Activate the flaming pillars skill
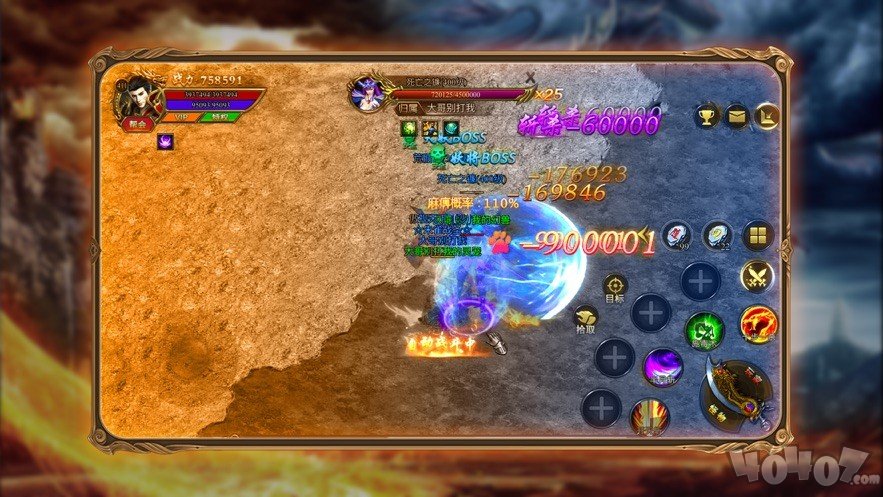This screenshot has height=497, width=883. 649,415
